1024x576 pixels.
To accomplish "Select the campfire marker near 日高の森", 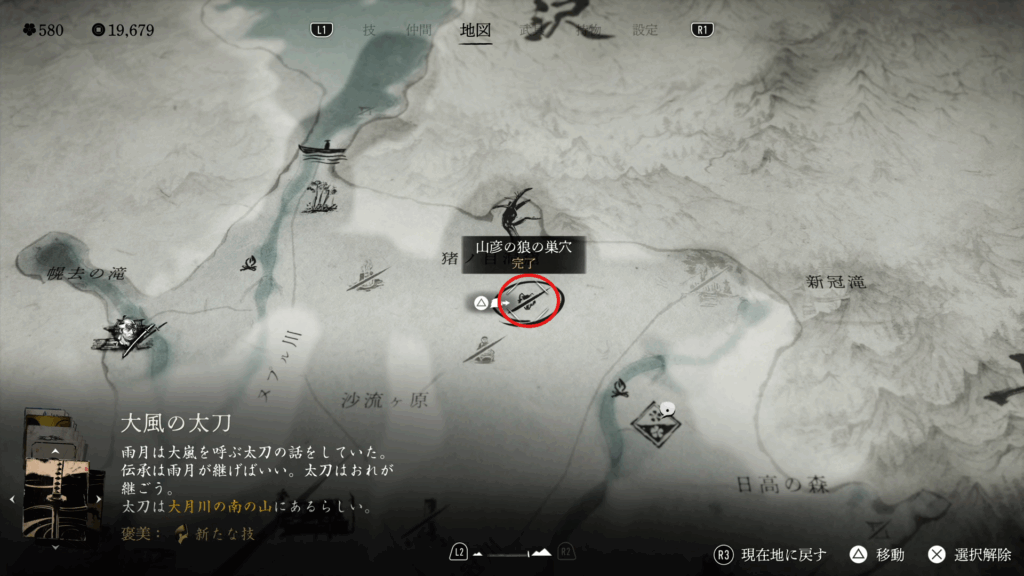I will [x=619, y=385].
